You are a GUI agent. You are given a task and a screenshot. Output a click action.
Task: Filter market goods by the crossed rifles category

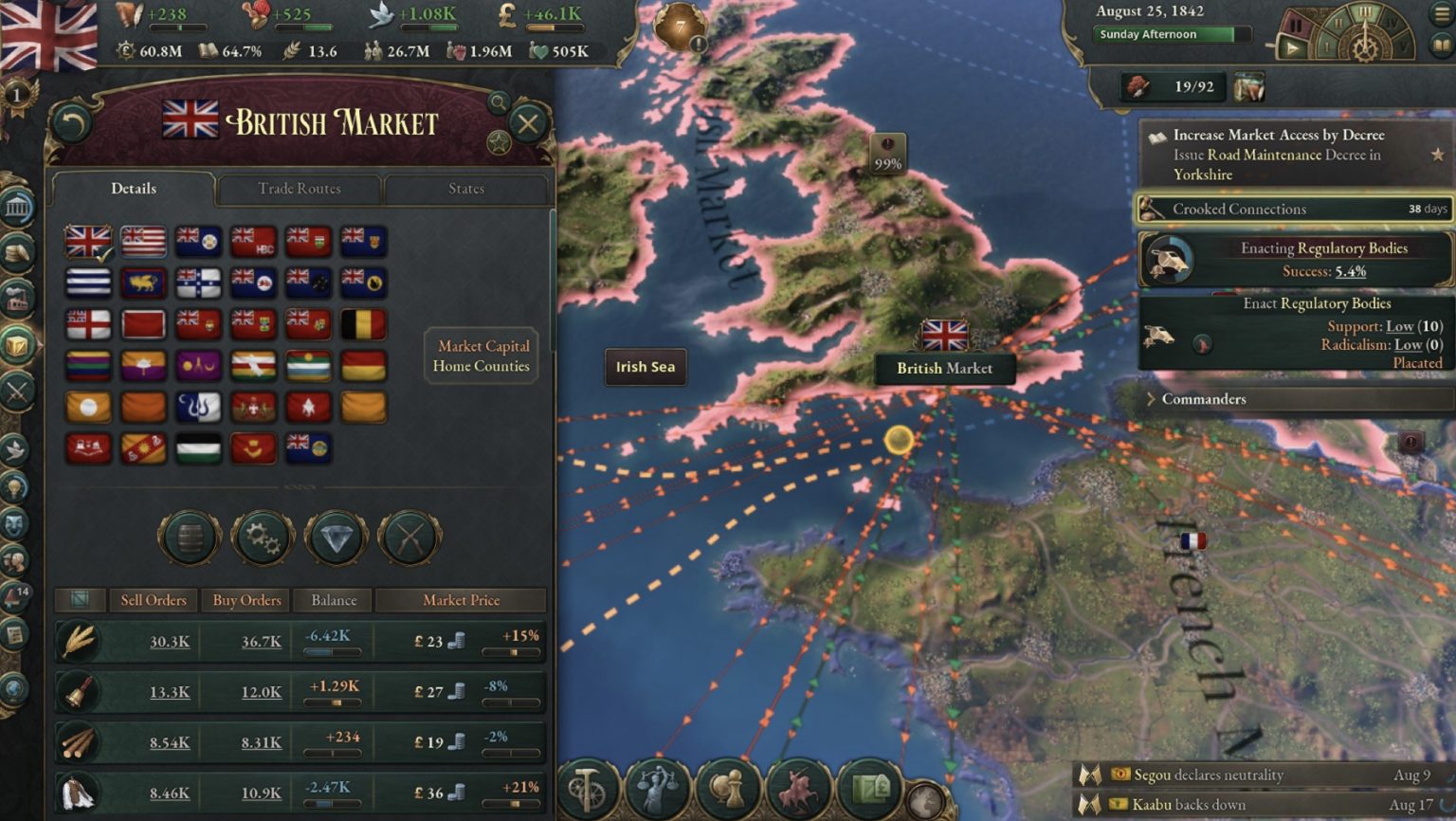tap(408, 538)
